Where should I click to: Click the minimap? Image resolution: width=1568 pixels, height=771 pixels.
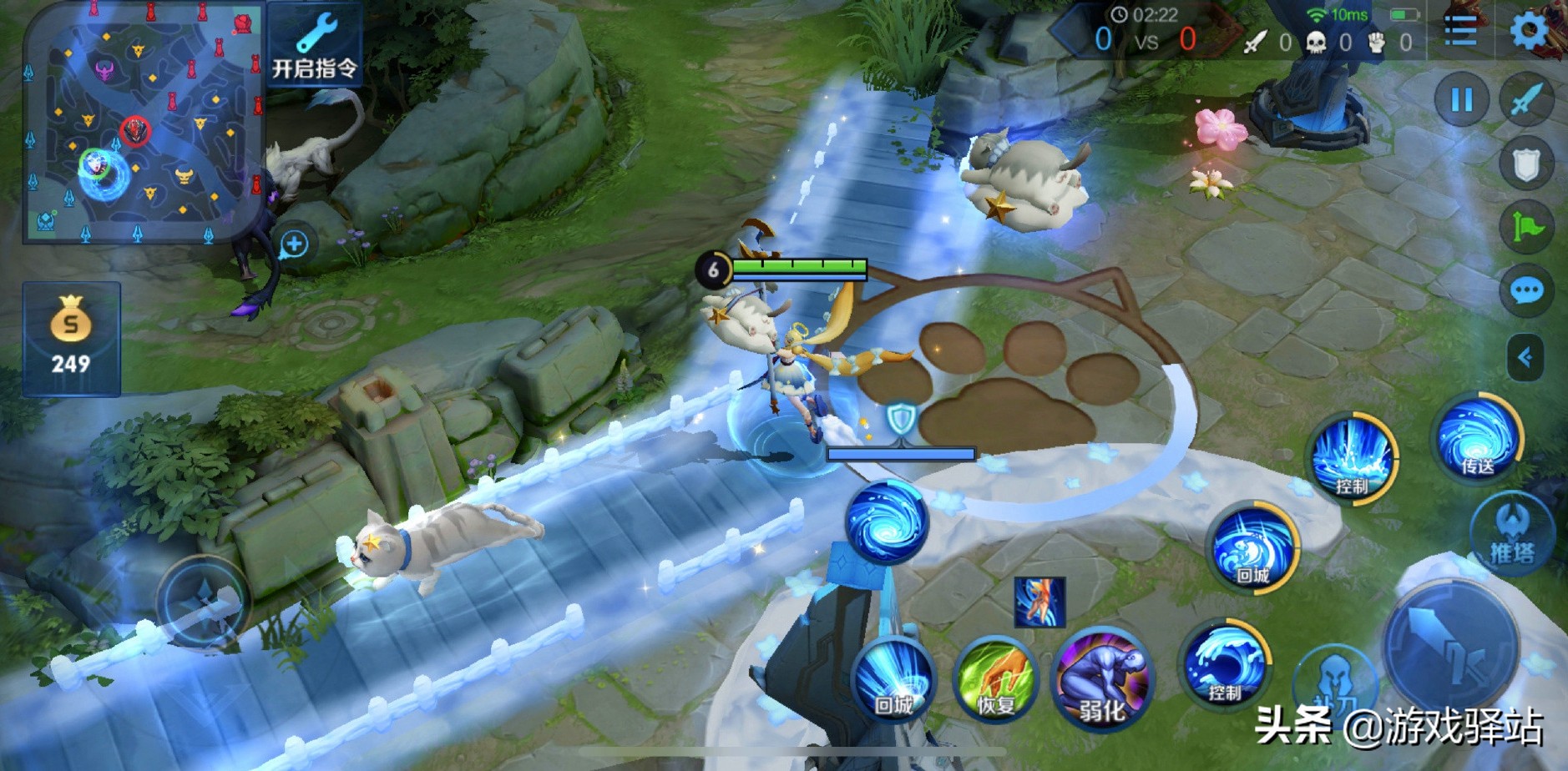pos(143,122)
